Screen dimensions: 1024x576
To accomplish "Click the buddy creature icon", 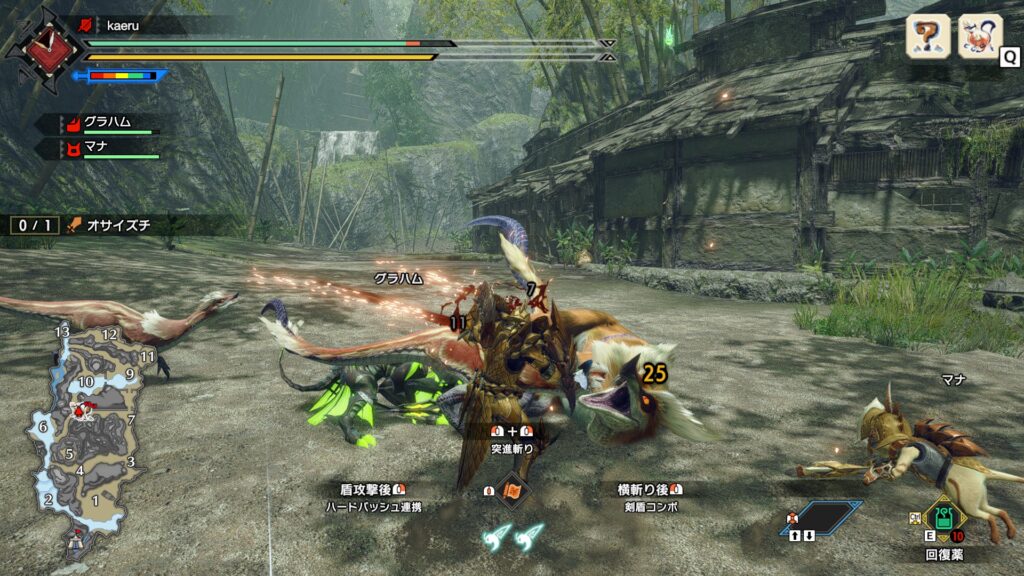I will click(x=980, y=36).
